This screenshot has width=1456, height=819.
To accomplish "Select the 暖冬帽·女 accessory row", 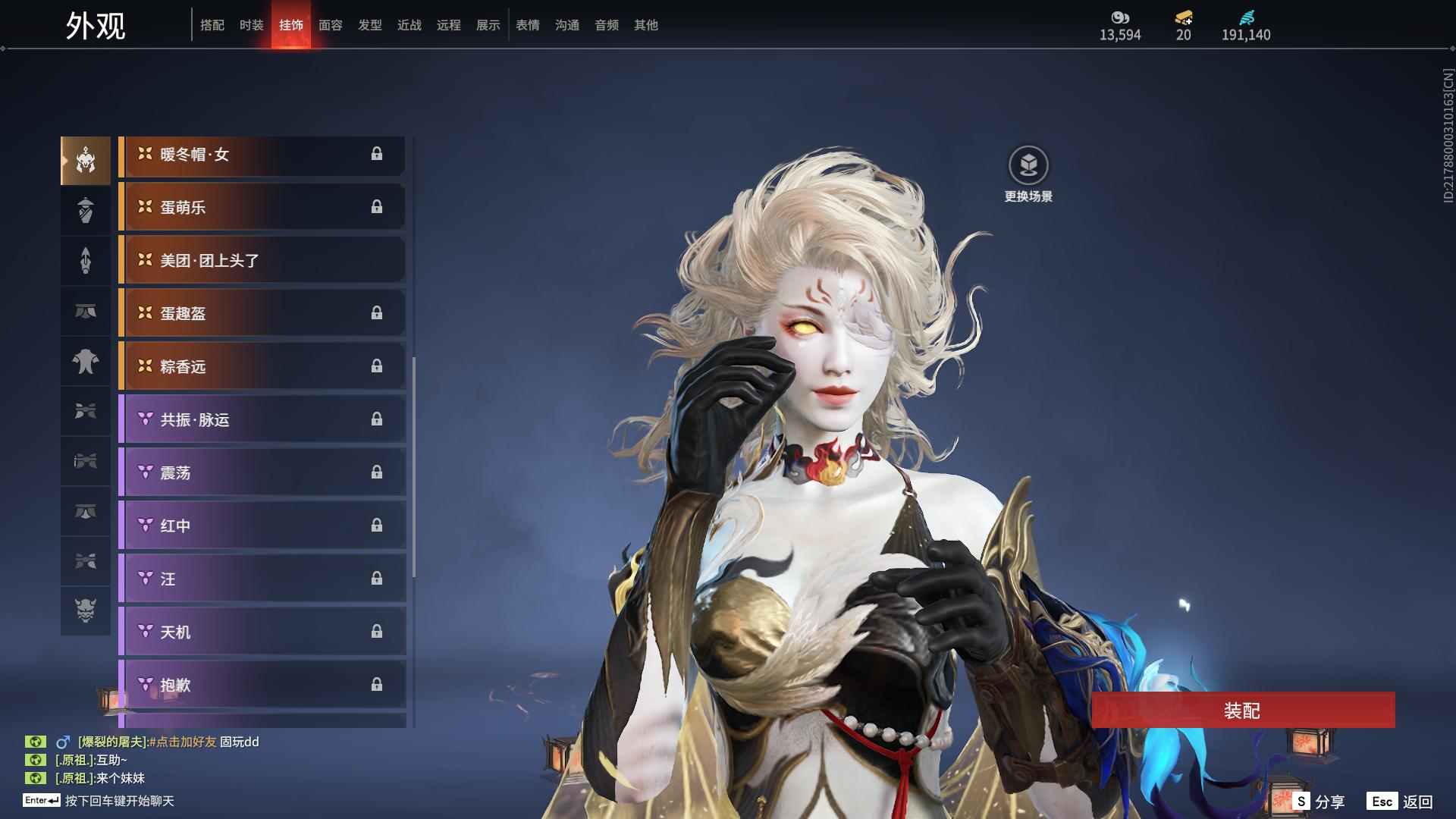I will tap(262, 155).
